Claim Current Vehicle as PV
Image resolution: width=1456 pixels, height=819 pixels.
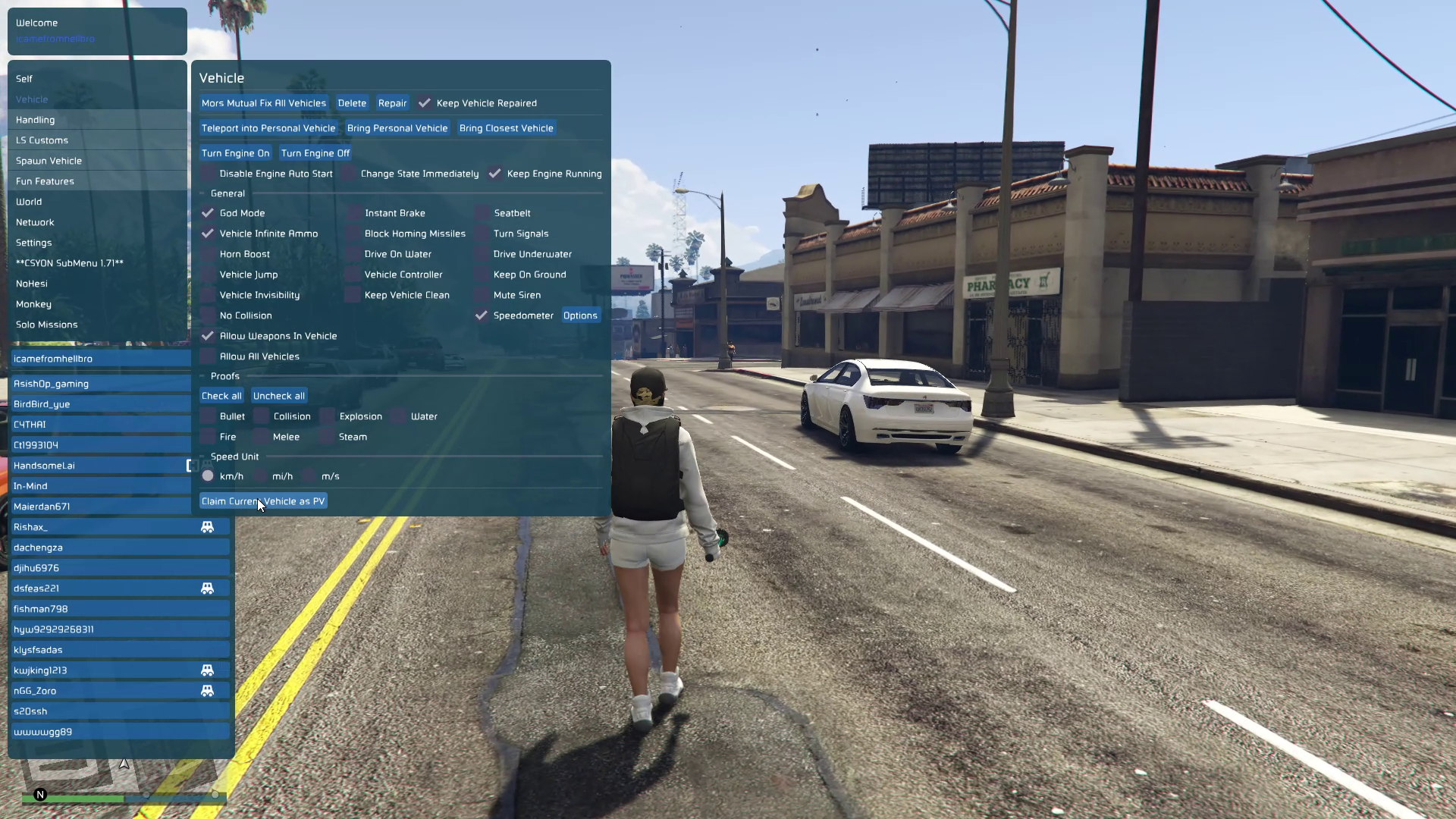[263, 501]
